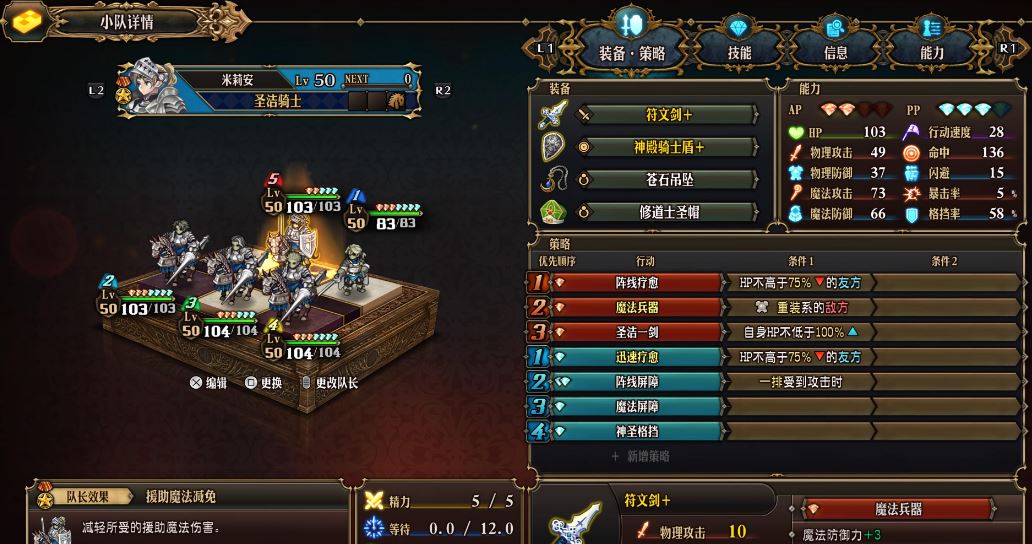The width and height of the screenshot is (1032, 544).
Task: Switch to the 能力 tab
Action: (931, 52)
